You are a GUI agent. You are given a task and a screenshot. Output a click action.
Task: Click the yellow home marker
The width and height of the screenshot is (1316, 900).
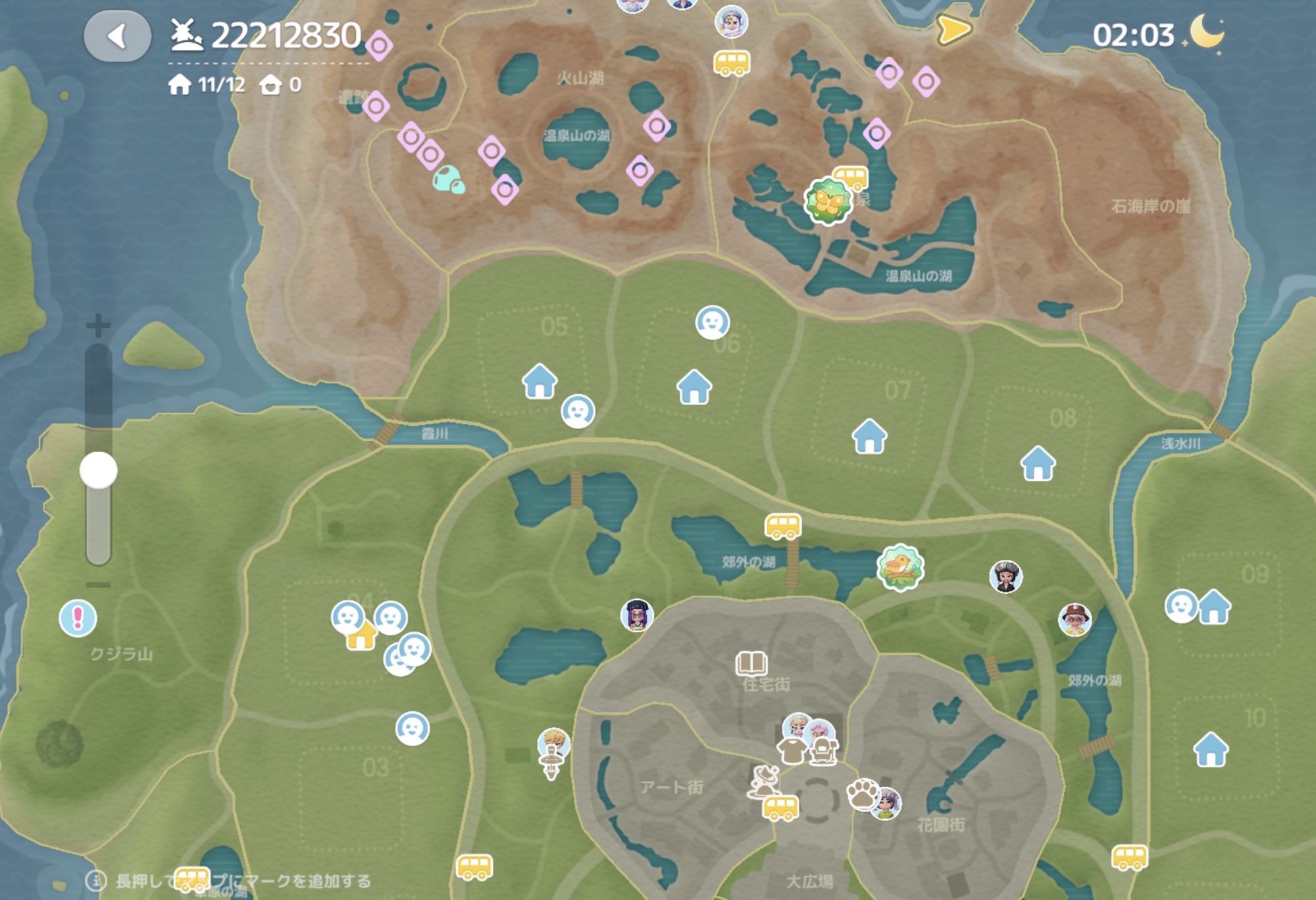[361, 636]
